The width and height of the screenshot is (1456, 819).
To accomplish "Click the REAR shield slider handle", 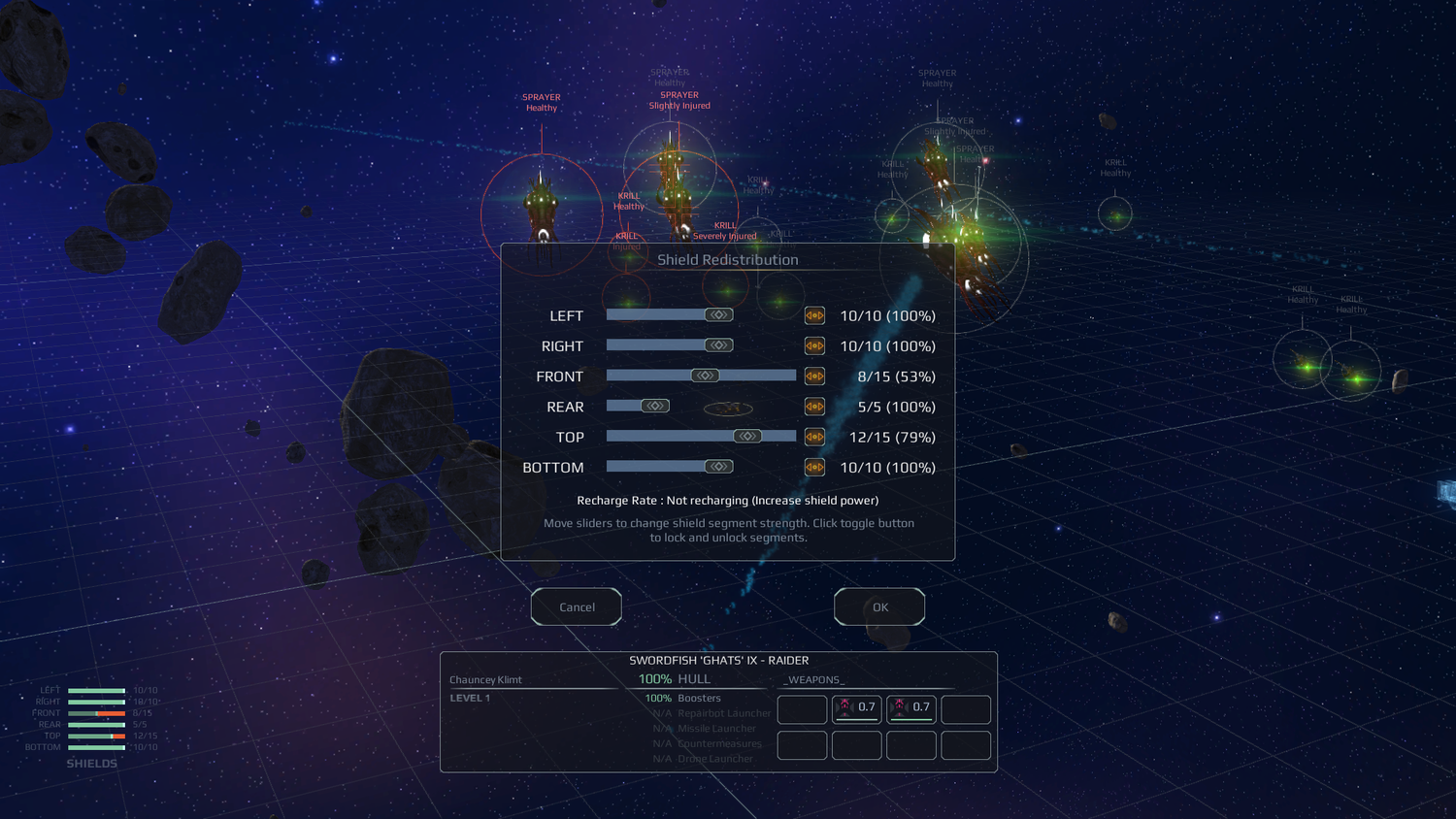I will (x=656, y=406).
